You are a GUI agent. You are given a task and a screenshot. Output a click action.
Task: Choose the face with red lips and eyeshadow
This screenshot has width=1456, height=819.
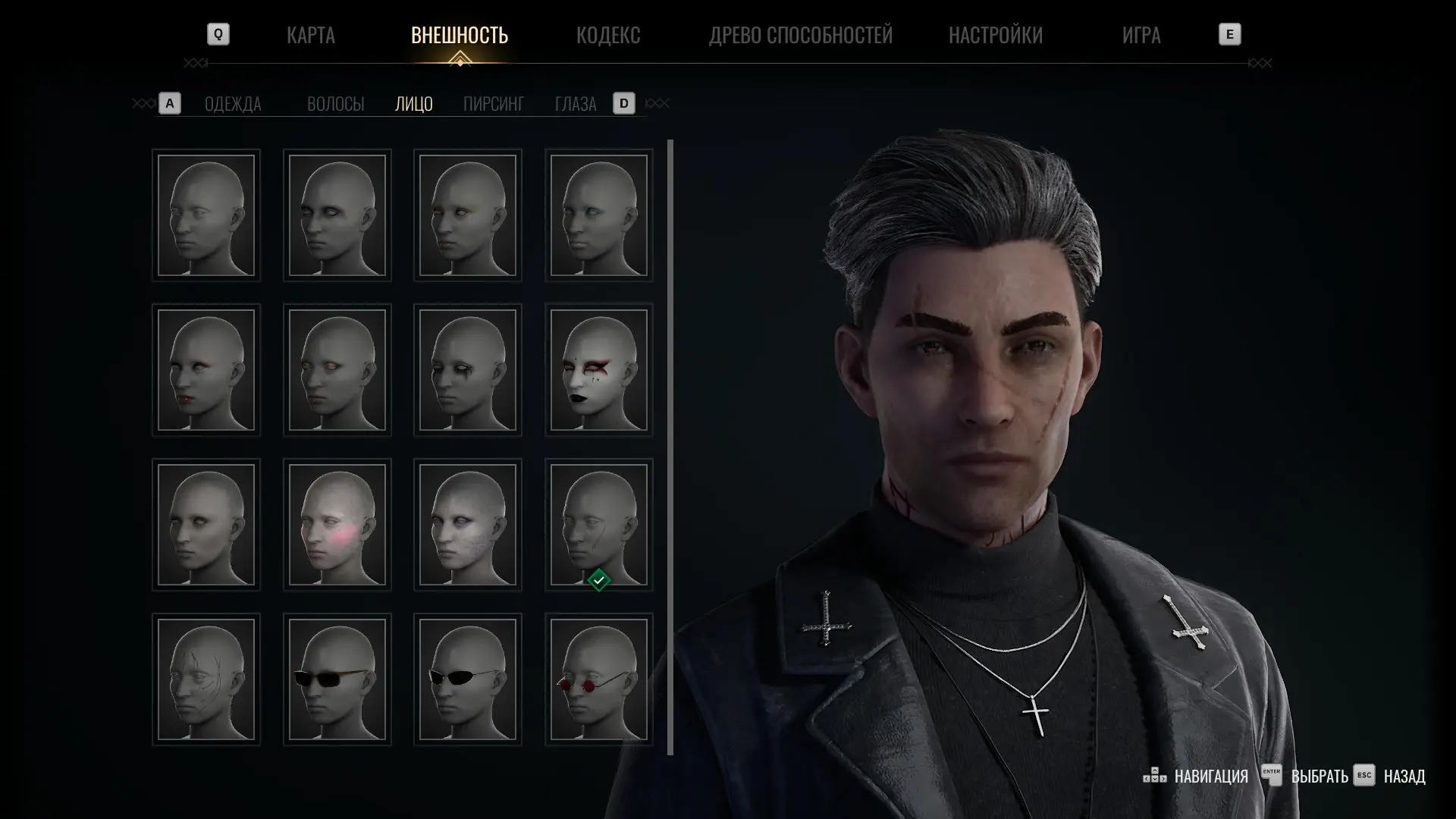206,370
